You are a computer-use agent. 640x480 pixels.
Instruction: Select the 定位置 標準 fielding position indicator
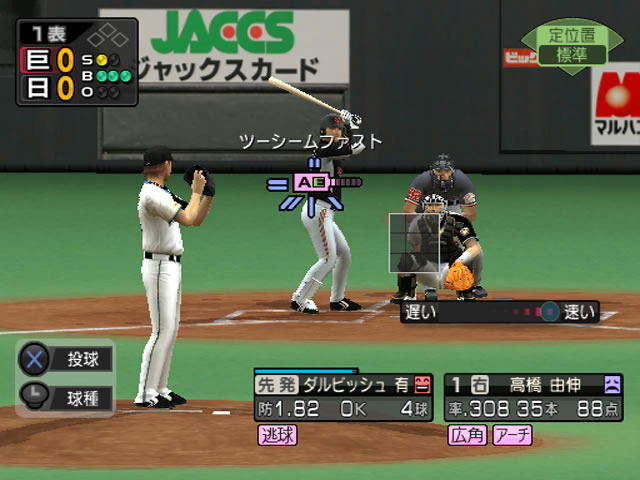coord(571,46)
